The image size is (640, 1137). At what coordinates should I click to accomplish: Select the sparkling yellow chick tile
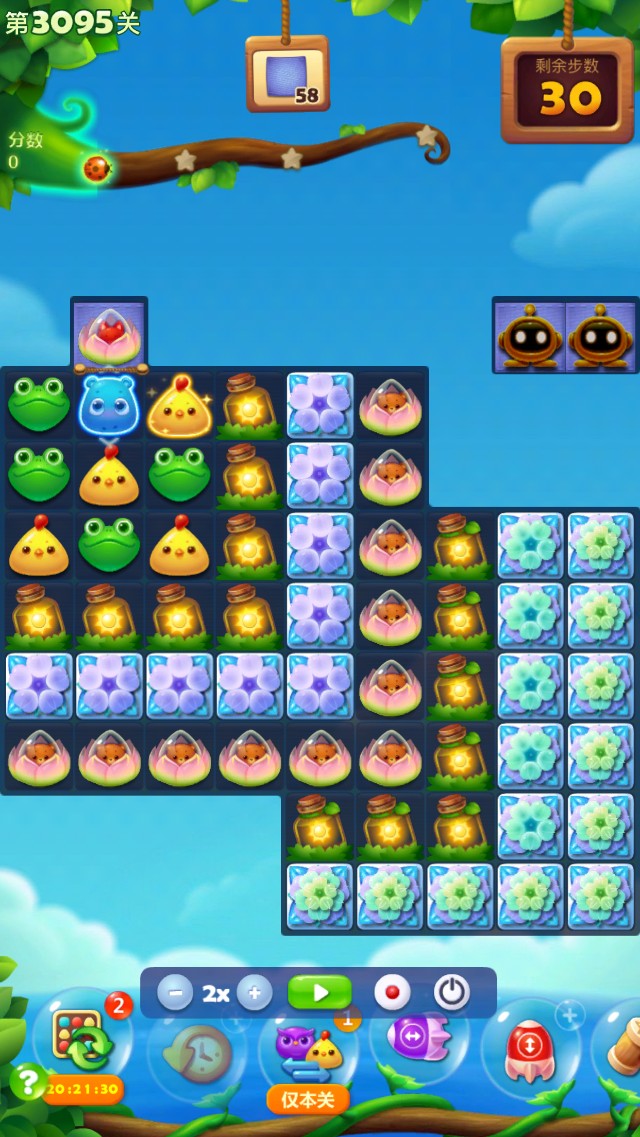click(x=180, y=405)
